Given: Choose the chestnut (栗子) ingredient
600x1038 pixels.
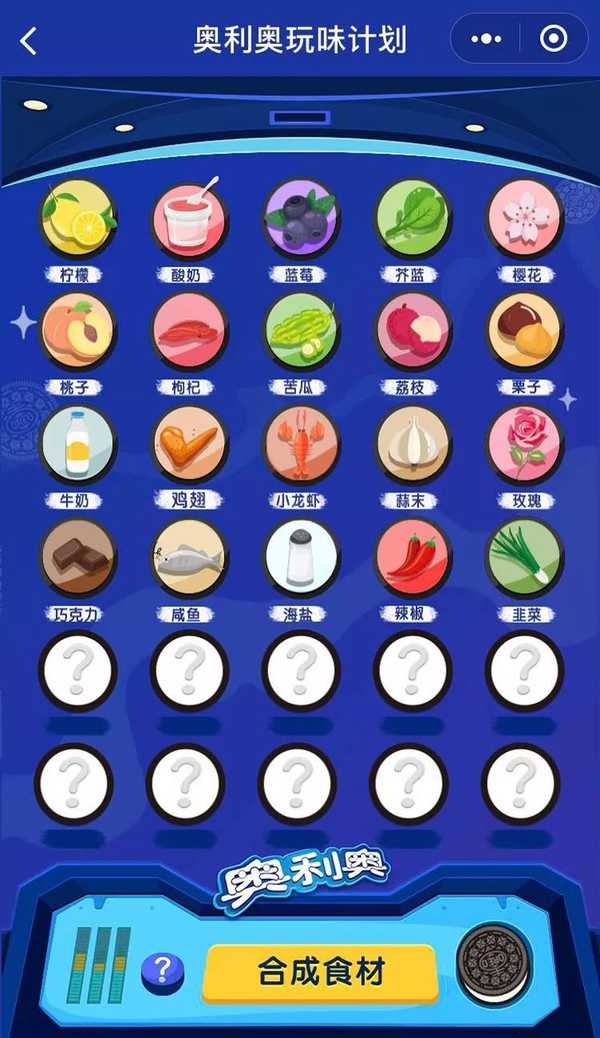Looking at the screenshot, I should (x=525, y=331).
